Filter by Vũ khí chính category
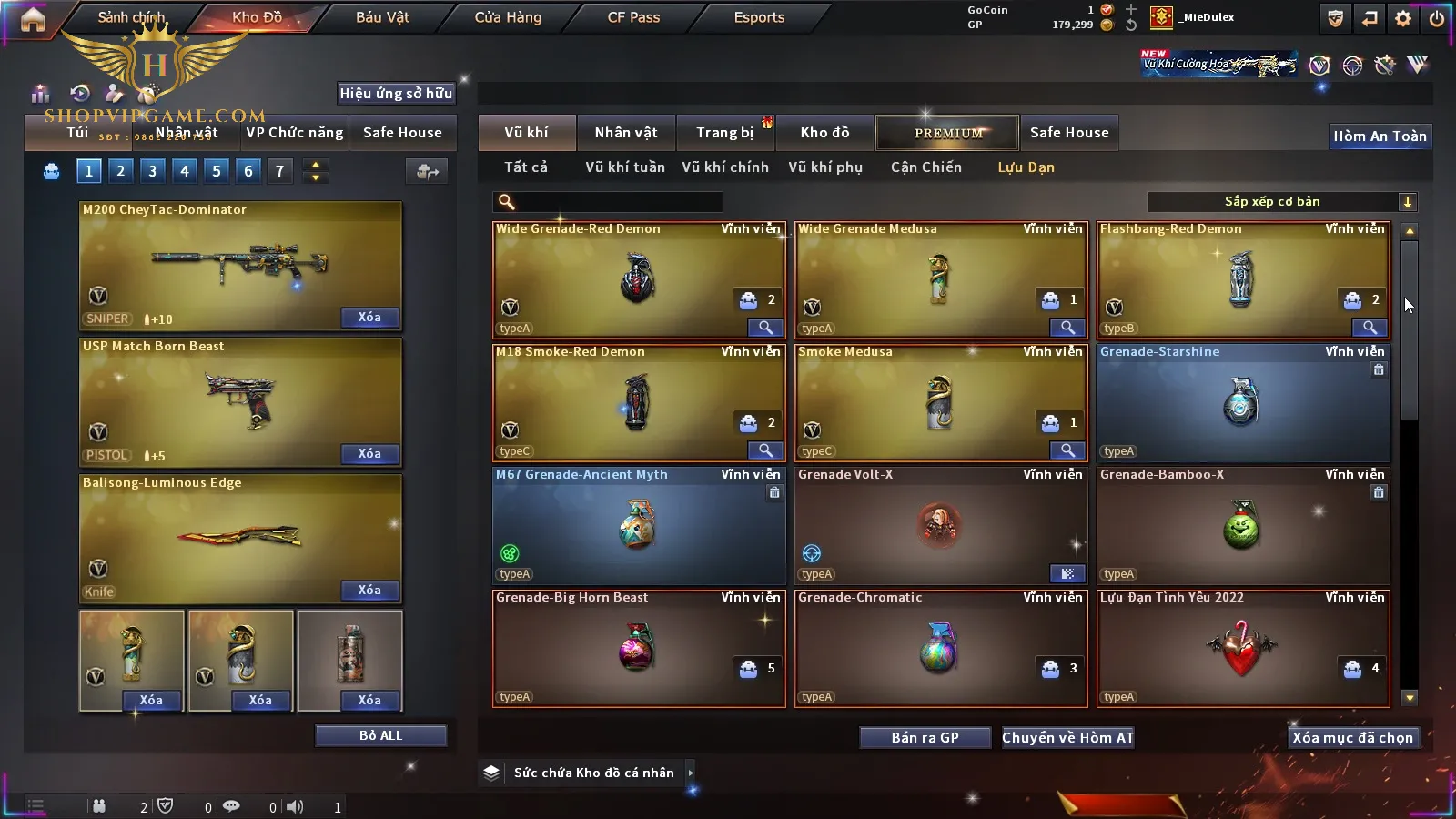 point(725,167)
